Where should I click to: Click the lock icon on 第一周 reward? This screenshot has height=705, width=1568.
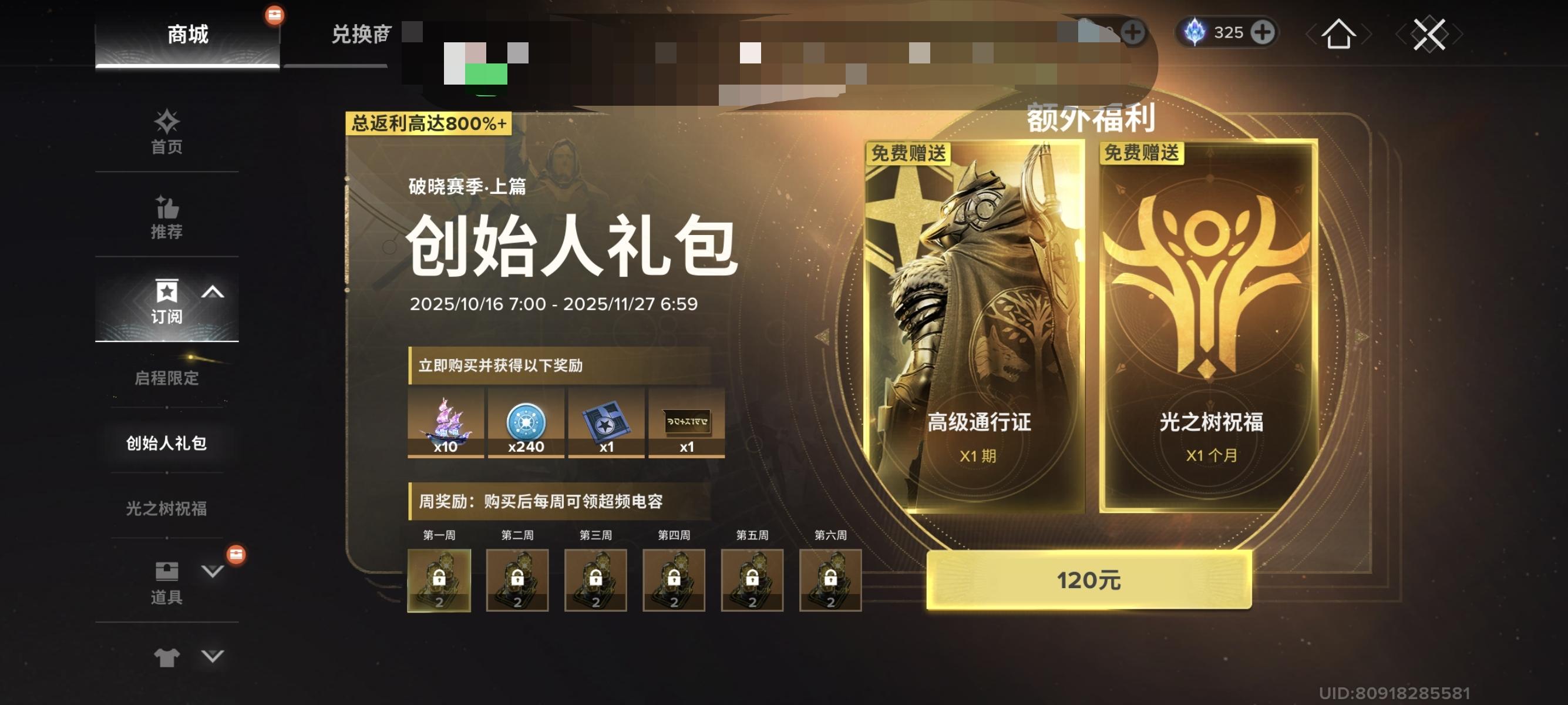point(439,578)
